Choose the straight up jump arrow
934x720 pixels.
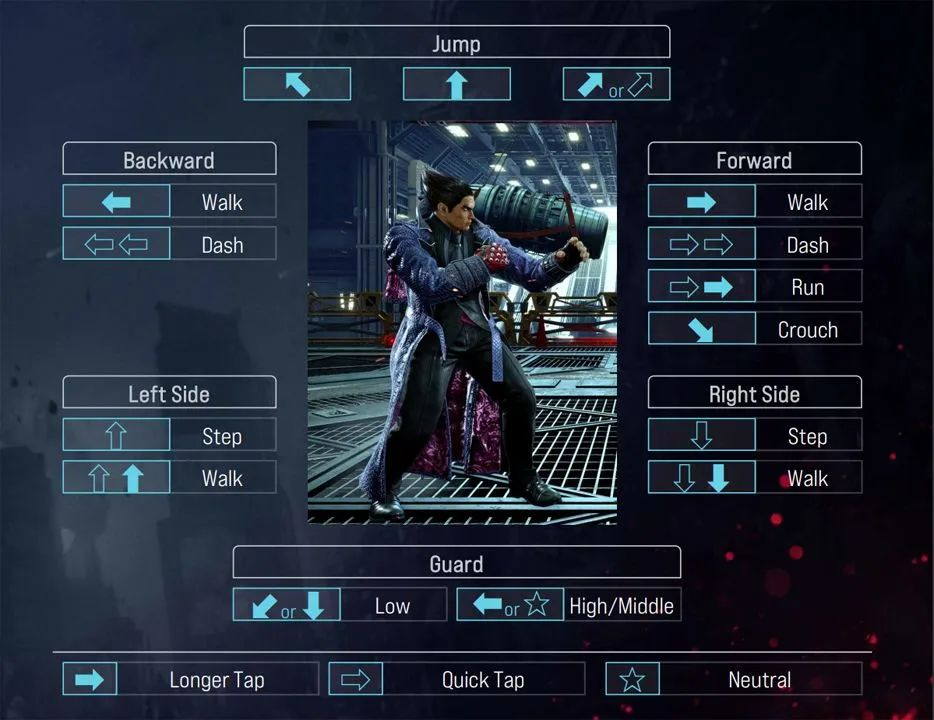pyautogui.click(x=456, y=85)
